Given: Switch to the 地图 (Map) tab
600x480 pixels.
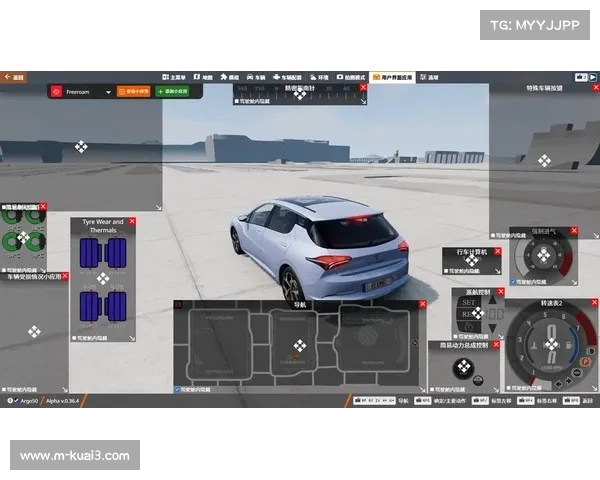Looking at the screenshot, I should tap(203, 76).
